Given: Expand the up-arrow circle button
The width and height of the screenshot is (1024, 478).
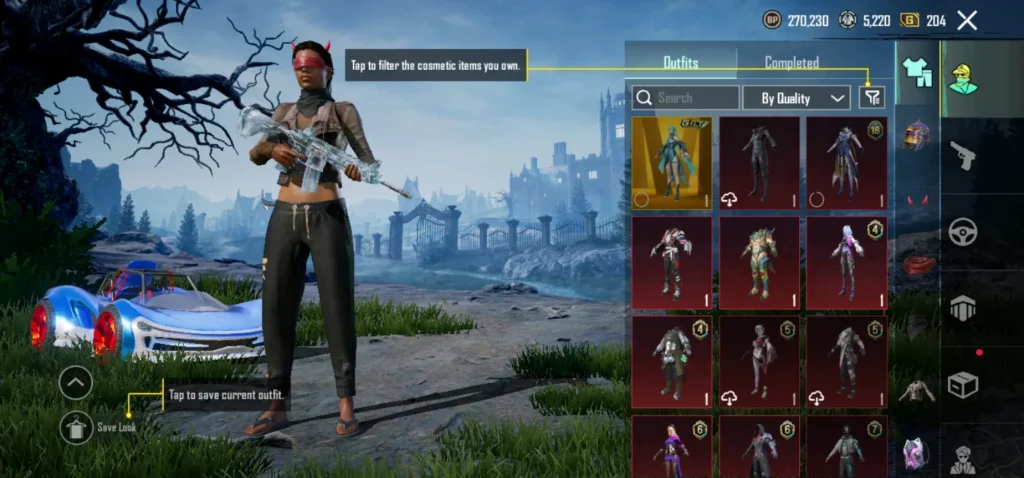Looking at the screenshot, I should (77, 382).
